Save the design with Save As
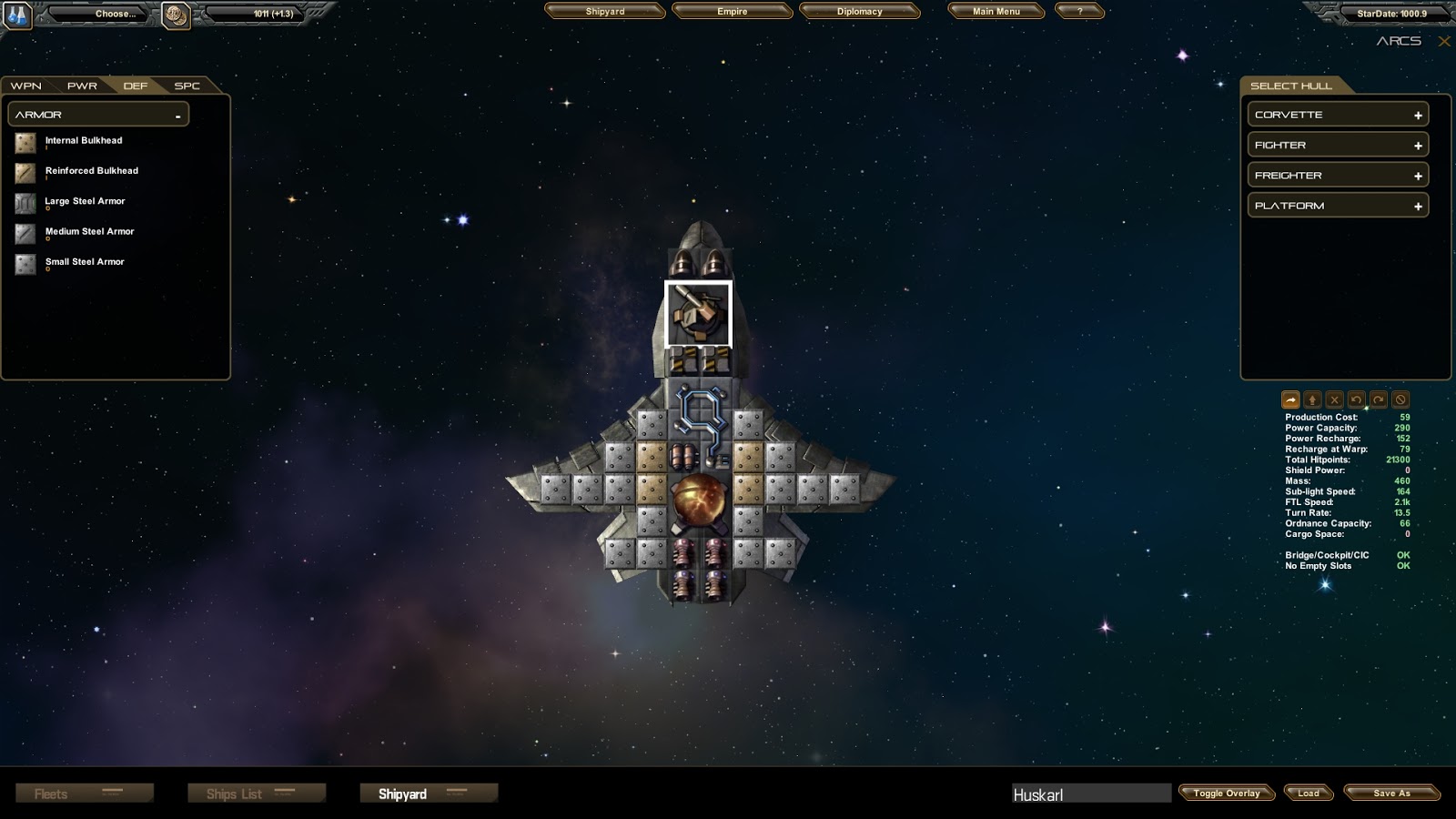This screenshot has width=1456, height=819. click(1391, 794)
